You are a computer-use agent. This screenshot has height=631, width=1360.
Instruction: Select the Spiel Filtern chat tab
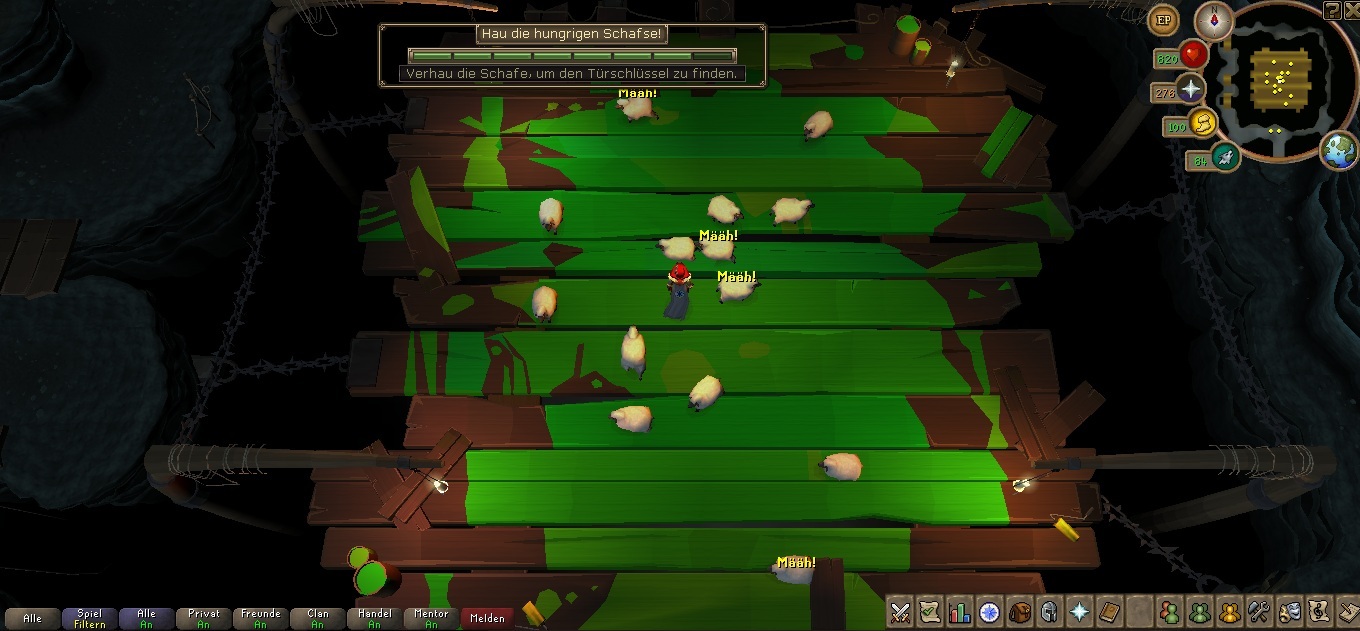(89, 618)
